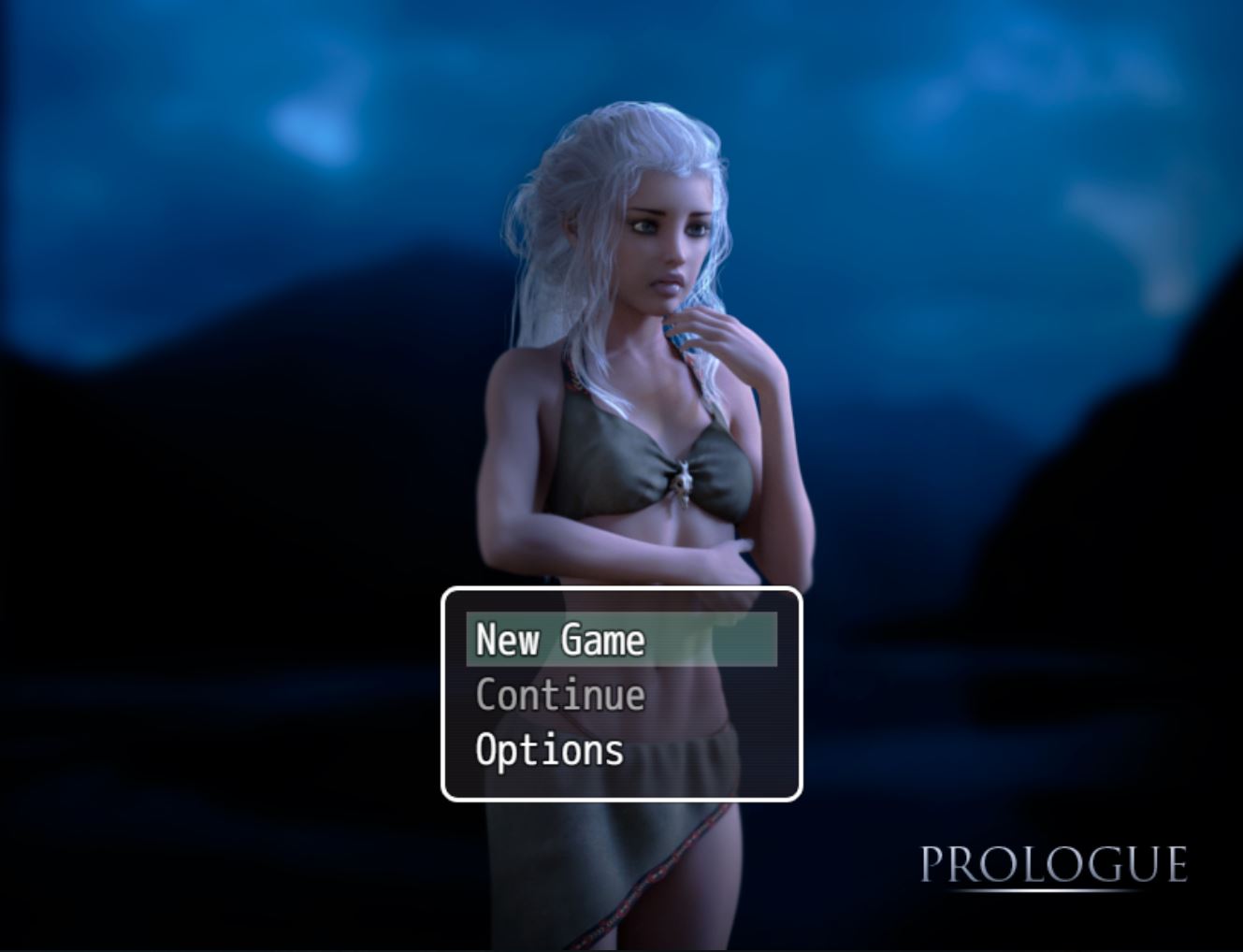Select the Continue menu entry
The image size is (1243, 952).
(x=560, y=696)
